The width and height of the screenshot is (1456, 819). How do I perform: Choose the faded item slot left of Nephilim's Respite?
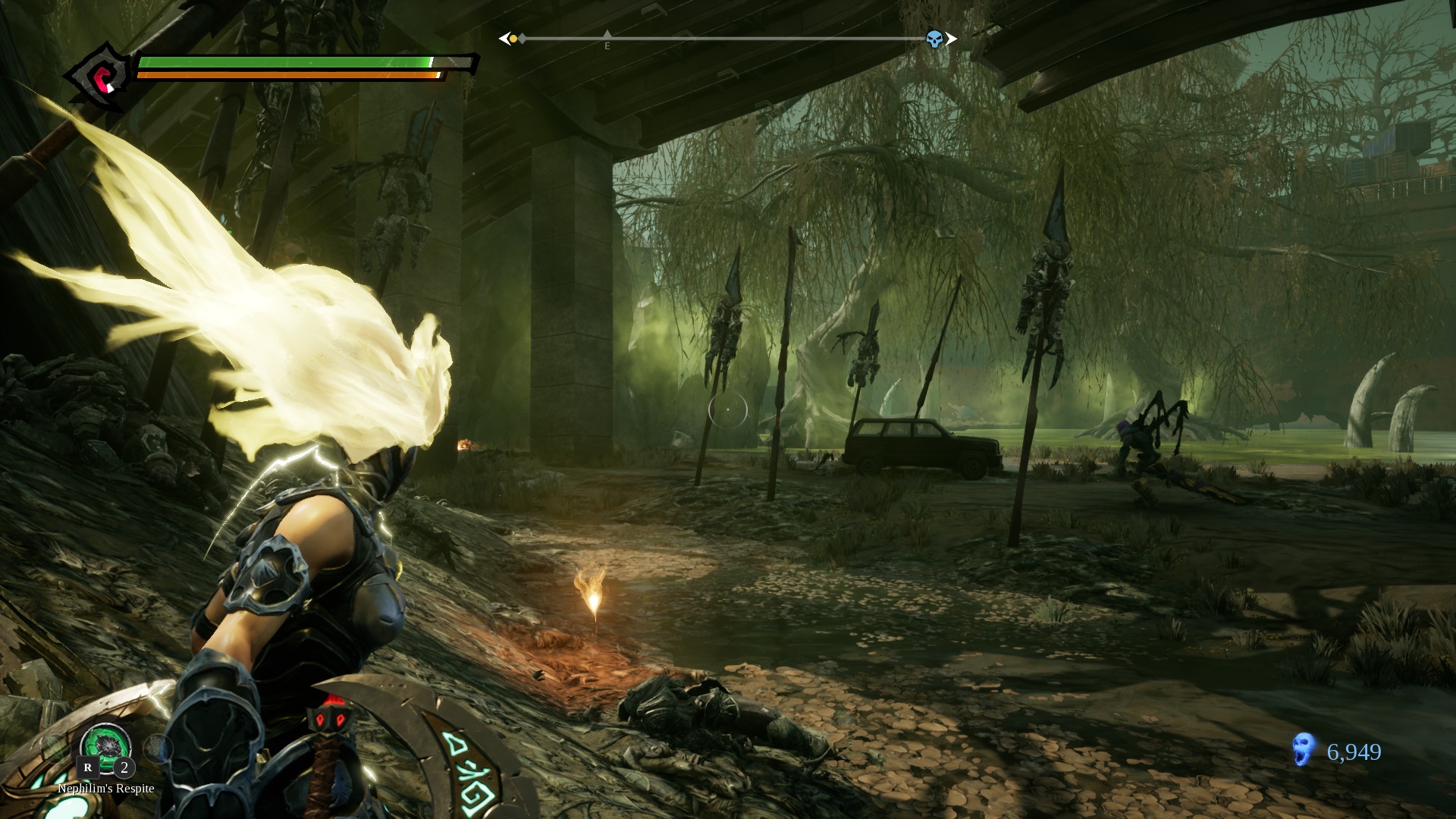tap(55, 749)
